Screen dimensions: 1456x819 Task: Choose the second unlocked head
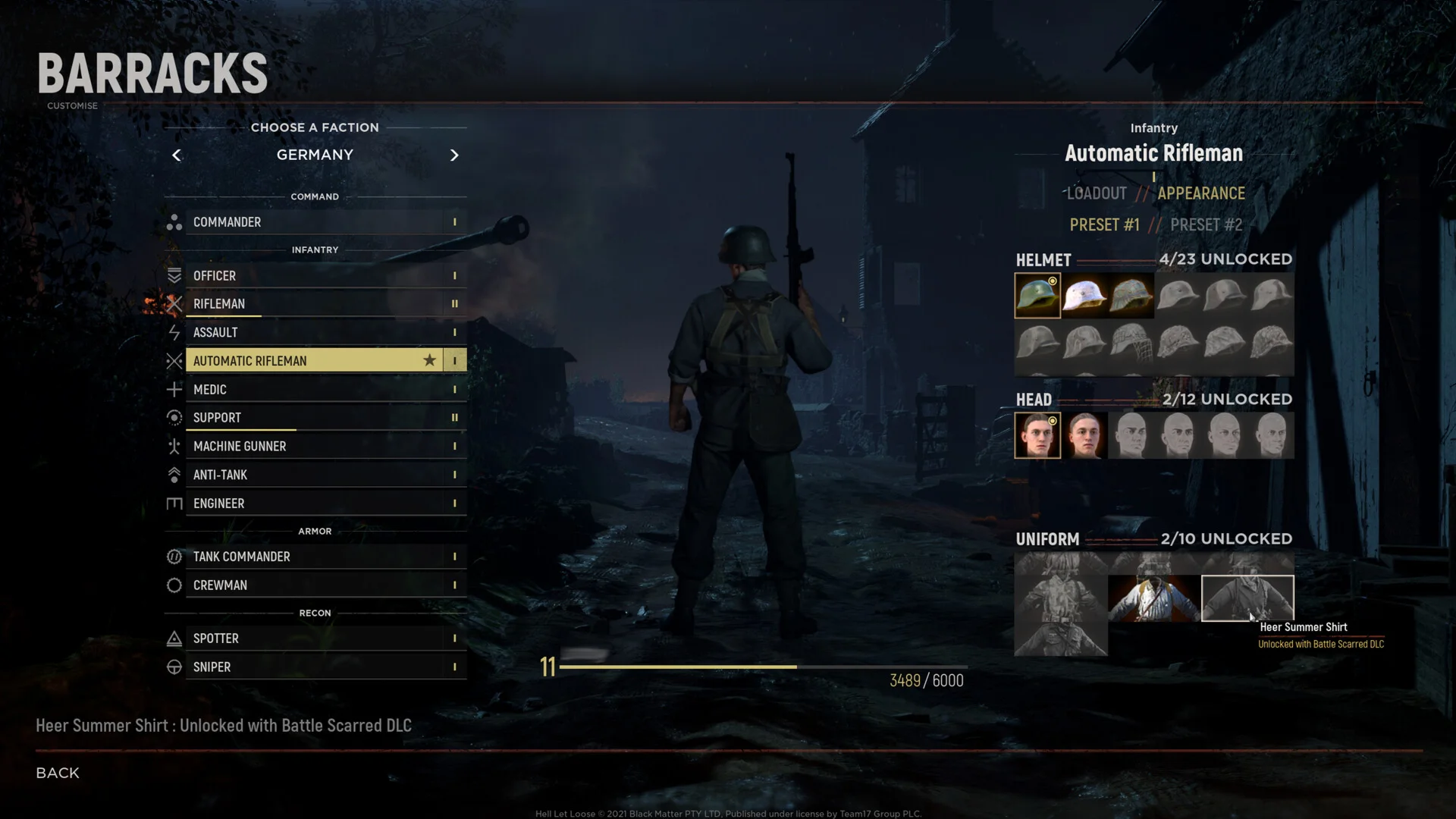coord(1084,435)
